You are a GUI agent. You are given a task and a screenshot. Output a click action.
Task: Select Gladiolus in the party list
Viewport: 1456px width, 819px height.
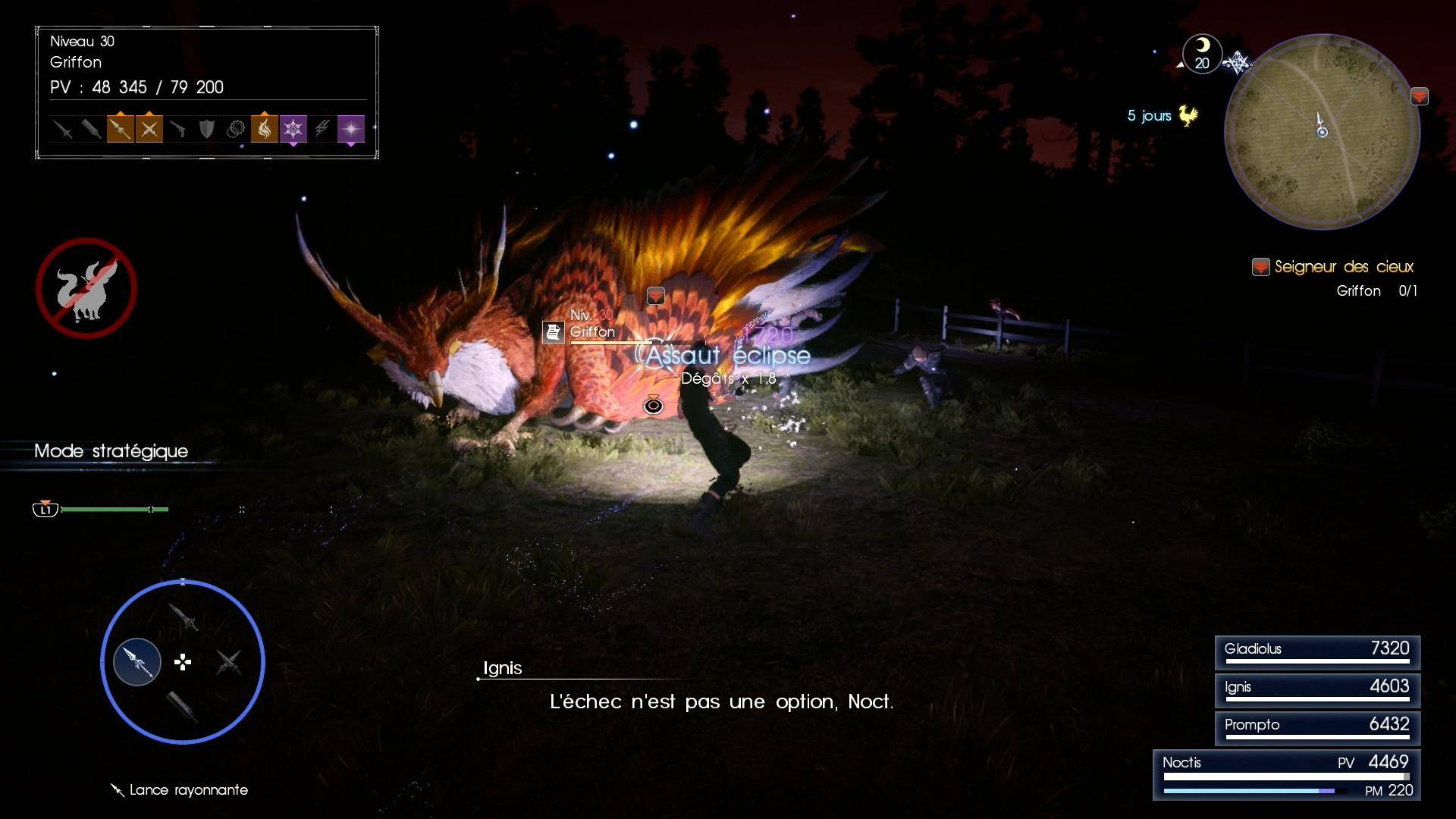(1317, 651)
